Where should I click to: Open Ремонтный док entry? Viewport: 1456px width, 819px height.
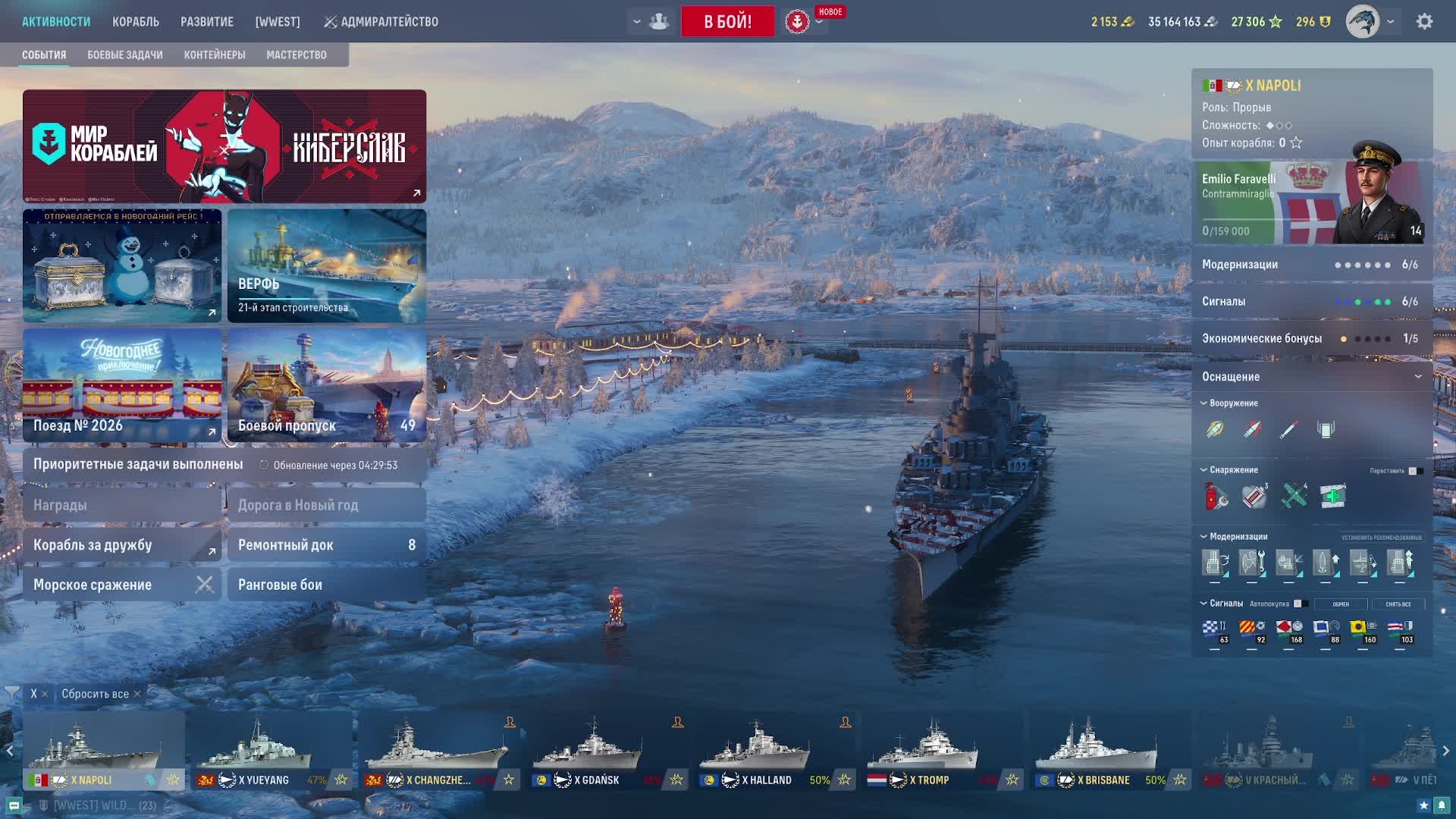327,544
